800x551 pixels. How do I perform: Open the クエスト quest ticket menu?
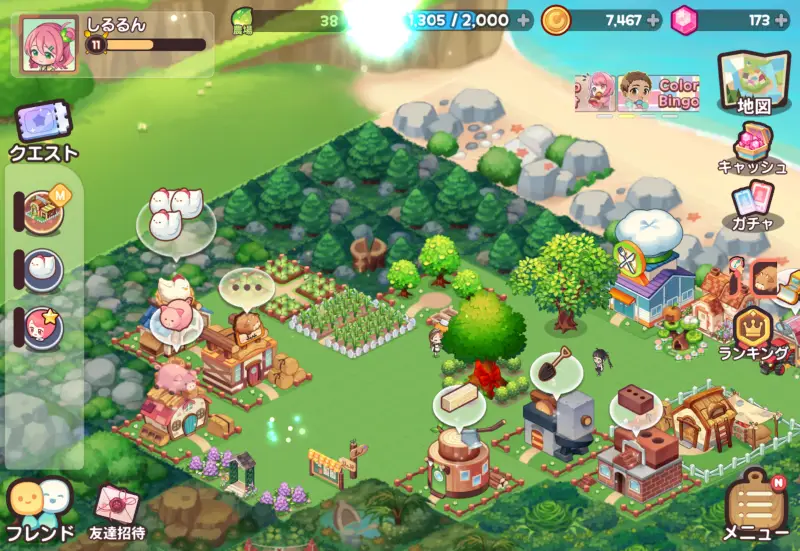(43, 133)
